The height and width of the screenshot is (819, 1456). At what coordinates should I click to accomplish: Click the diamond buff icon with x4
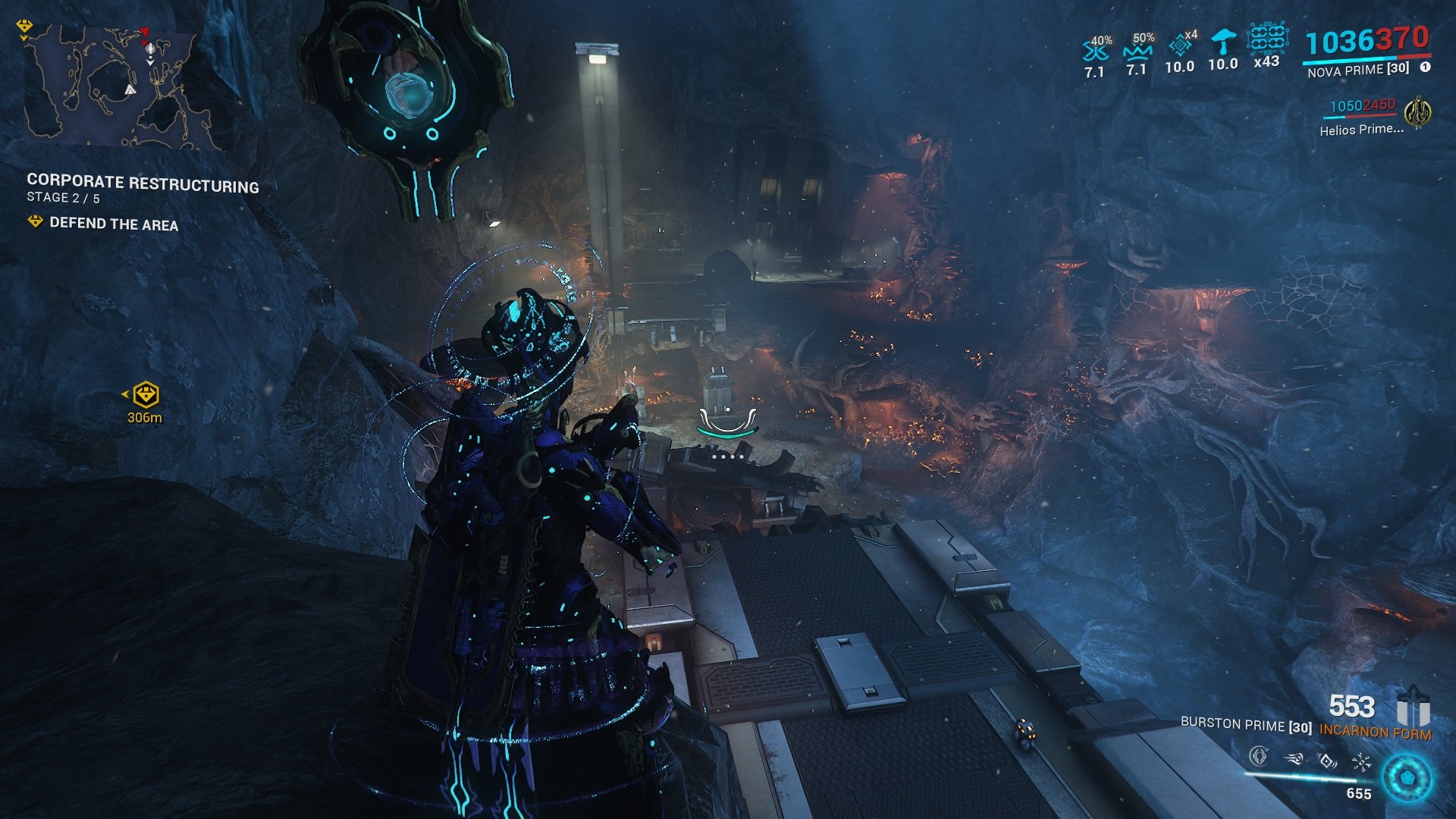[x=1180, y=47]
